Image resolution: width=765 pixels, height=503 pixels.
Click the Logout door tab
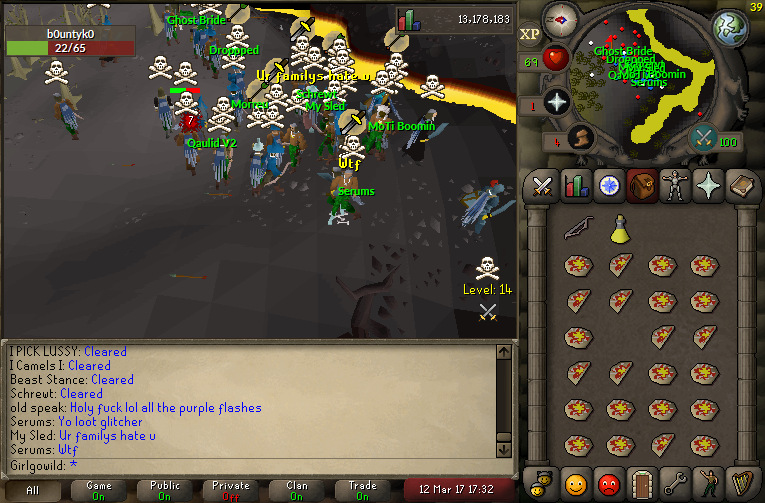pos(642,484)
